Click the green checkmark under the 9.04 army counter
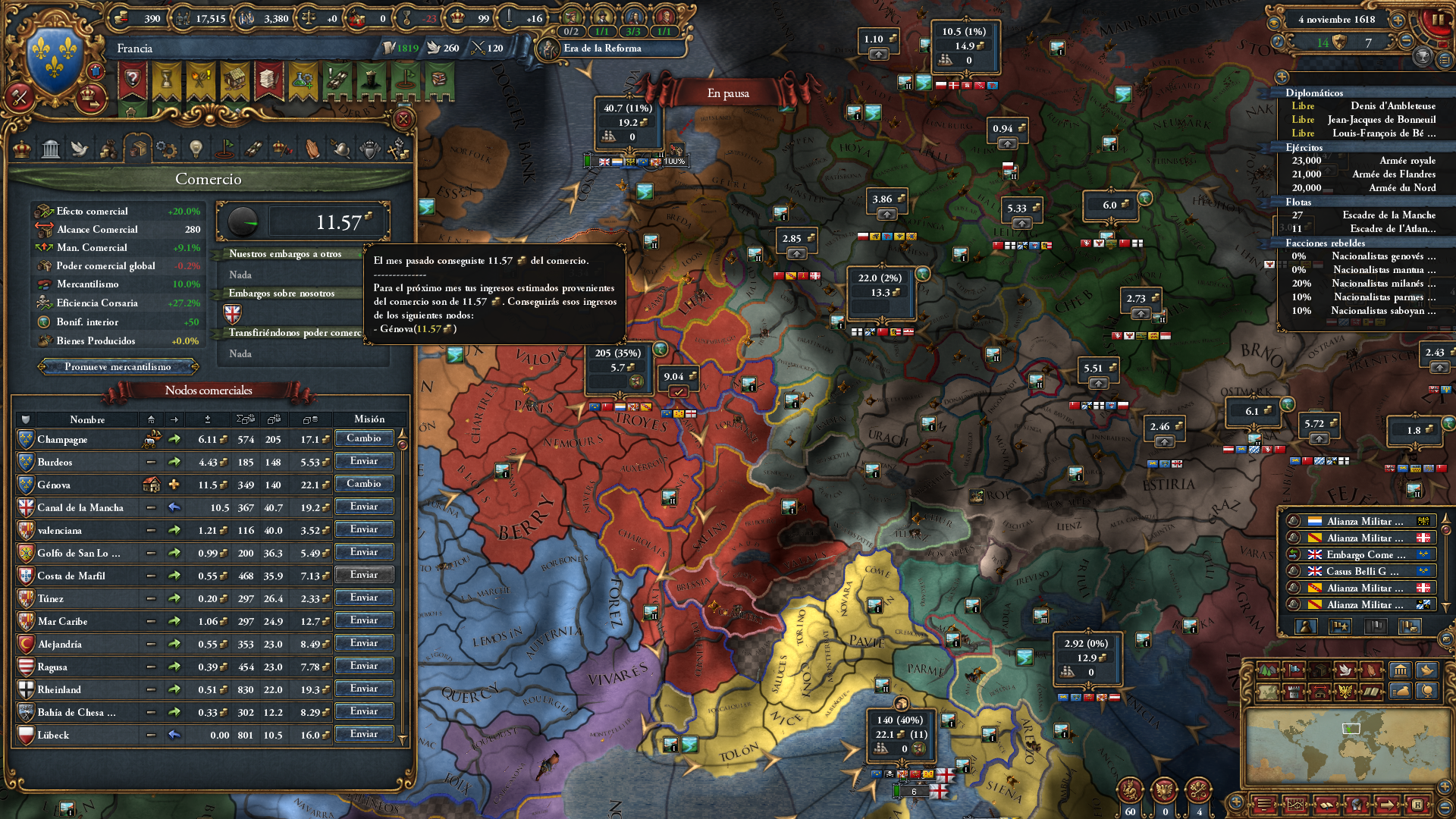Screen dimensions: 1456x819 click(x=678, y=391)
